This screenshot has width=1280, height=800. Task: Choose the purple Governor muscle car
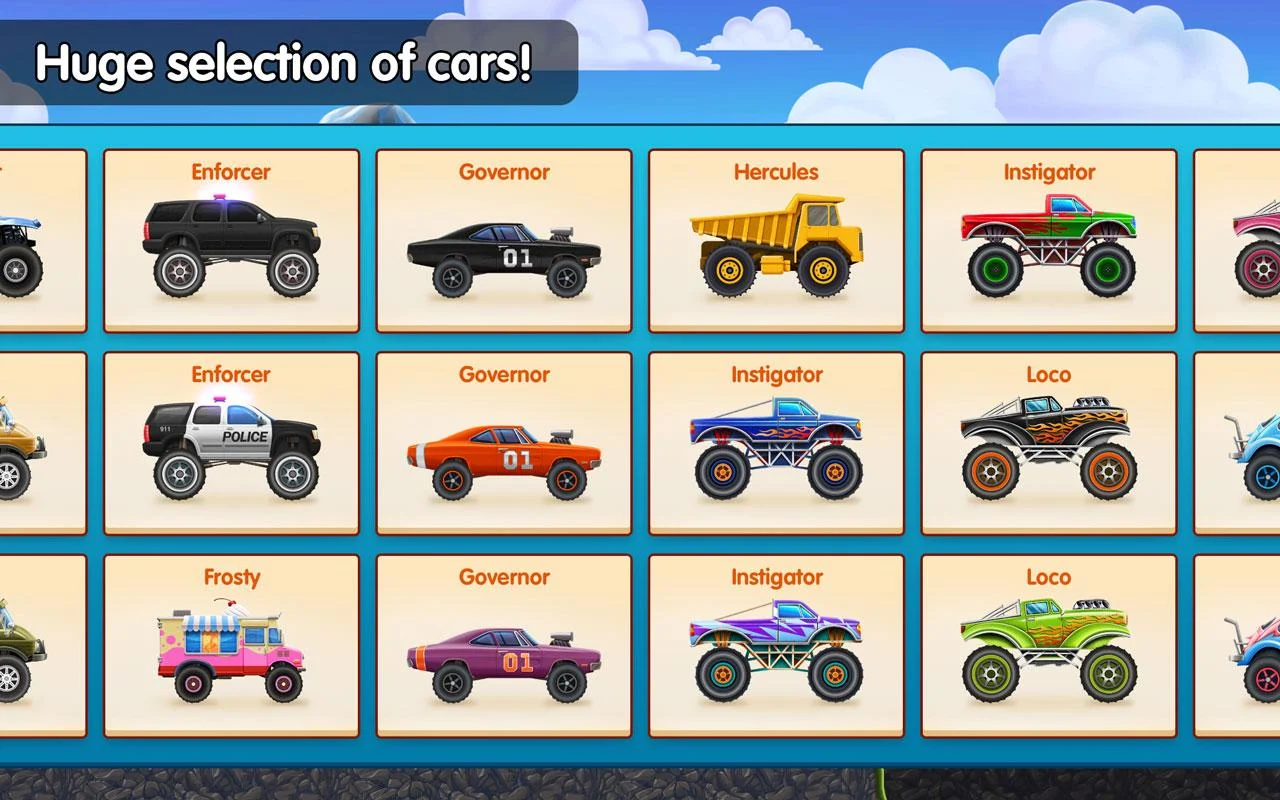coord(504,647)
